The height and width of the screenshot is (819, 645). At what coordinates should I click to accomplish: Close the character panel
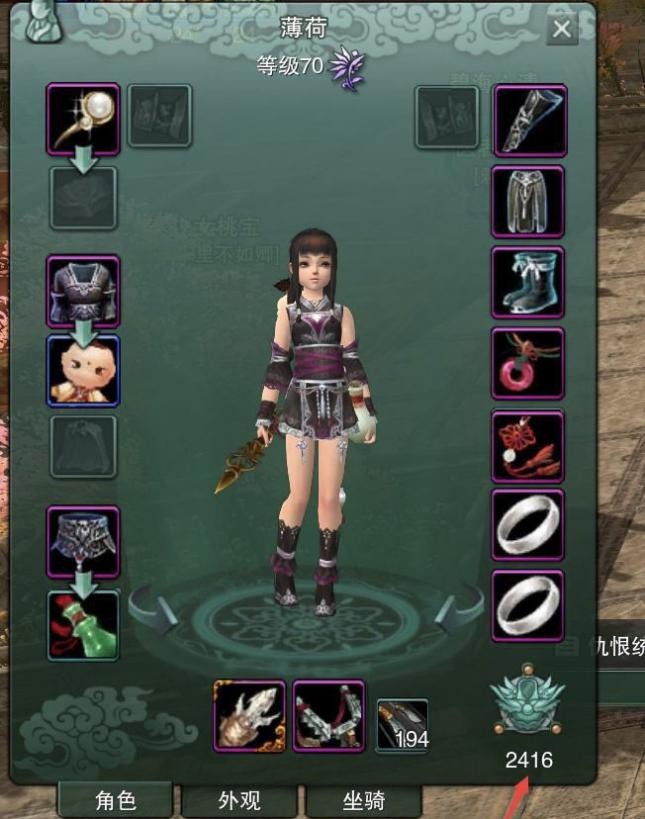tap(562, 29)
